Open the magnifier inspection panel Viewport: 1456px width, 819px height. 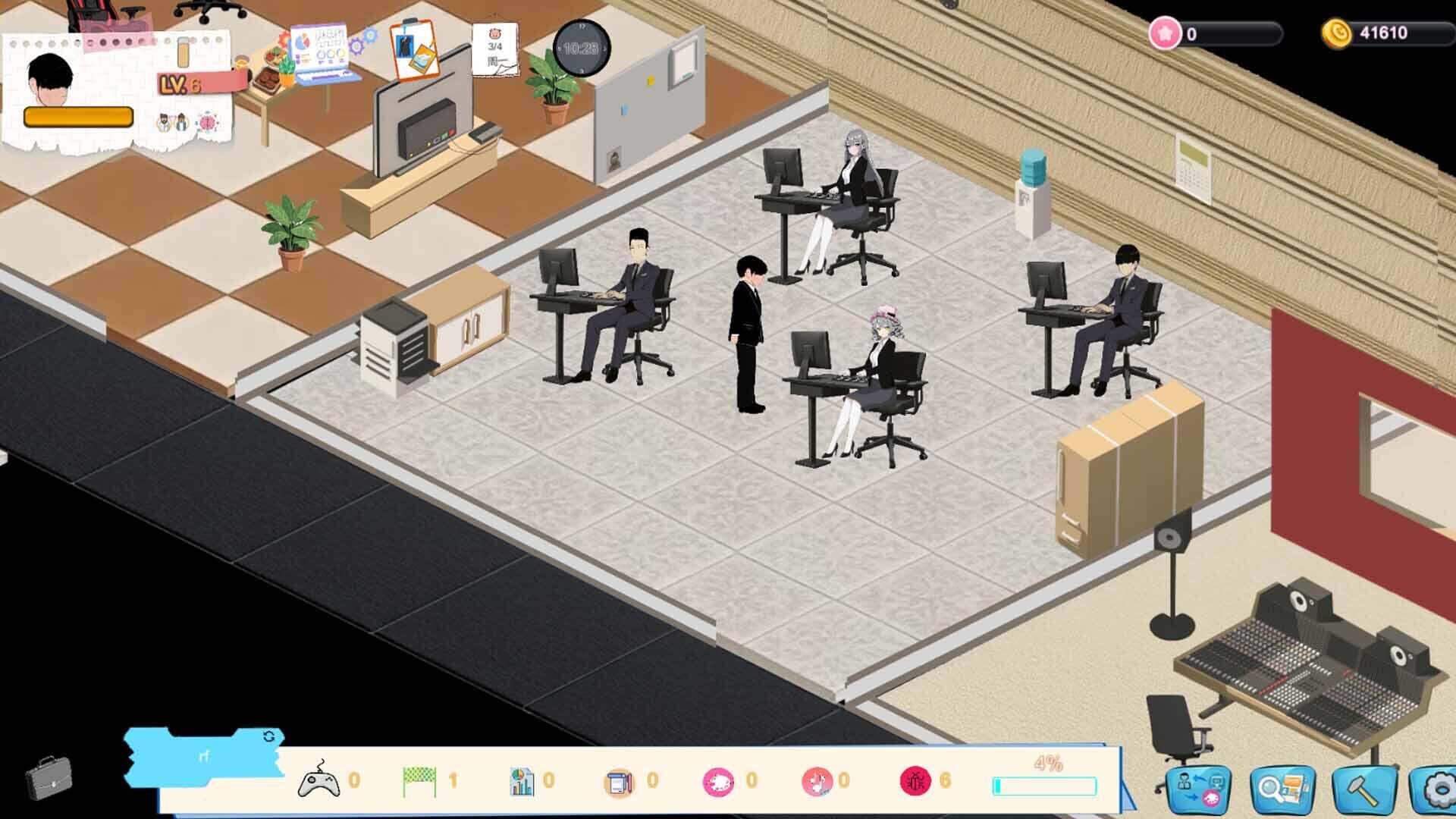tap(1282, 789)
